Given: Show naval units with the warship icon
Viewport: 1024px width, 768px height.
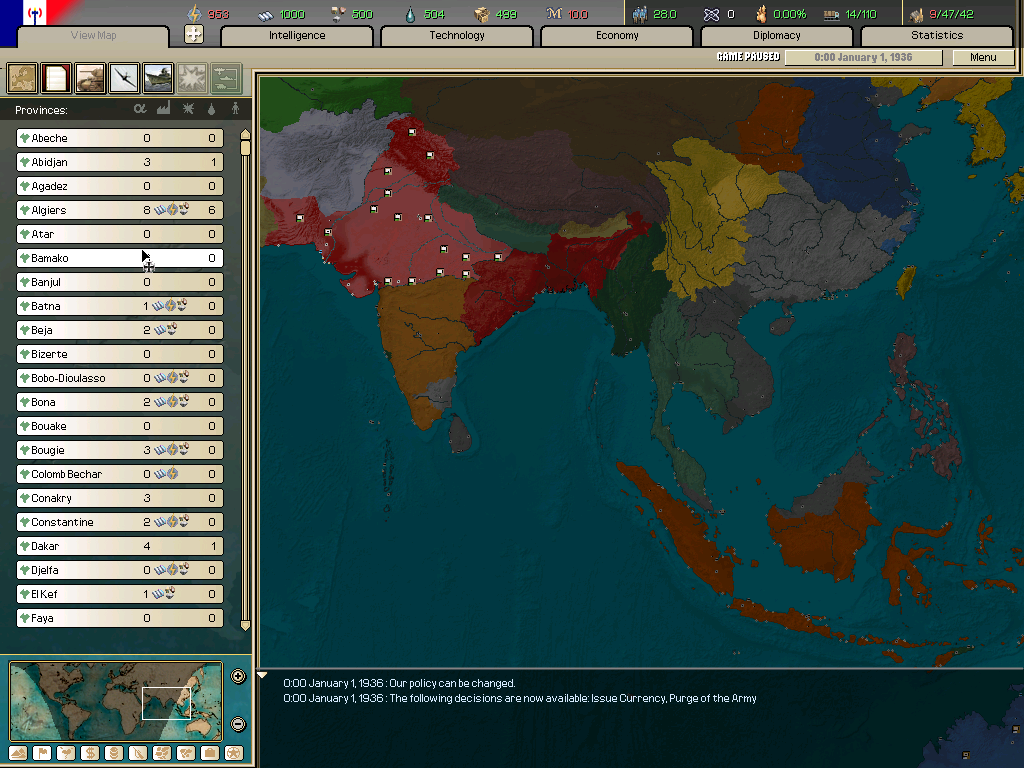Looking at the screenshot, I should [x=158, y=76].
